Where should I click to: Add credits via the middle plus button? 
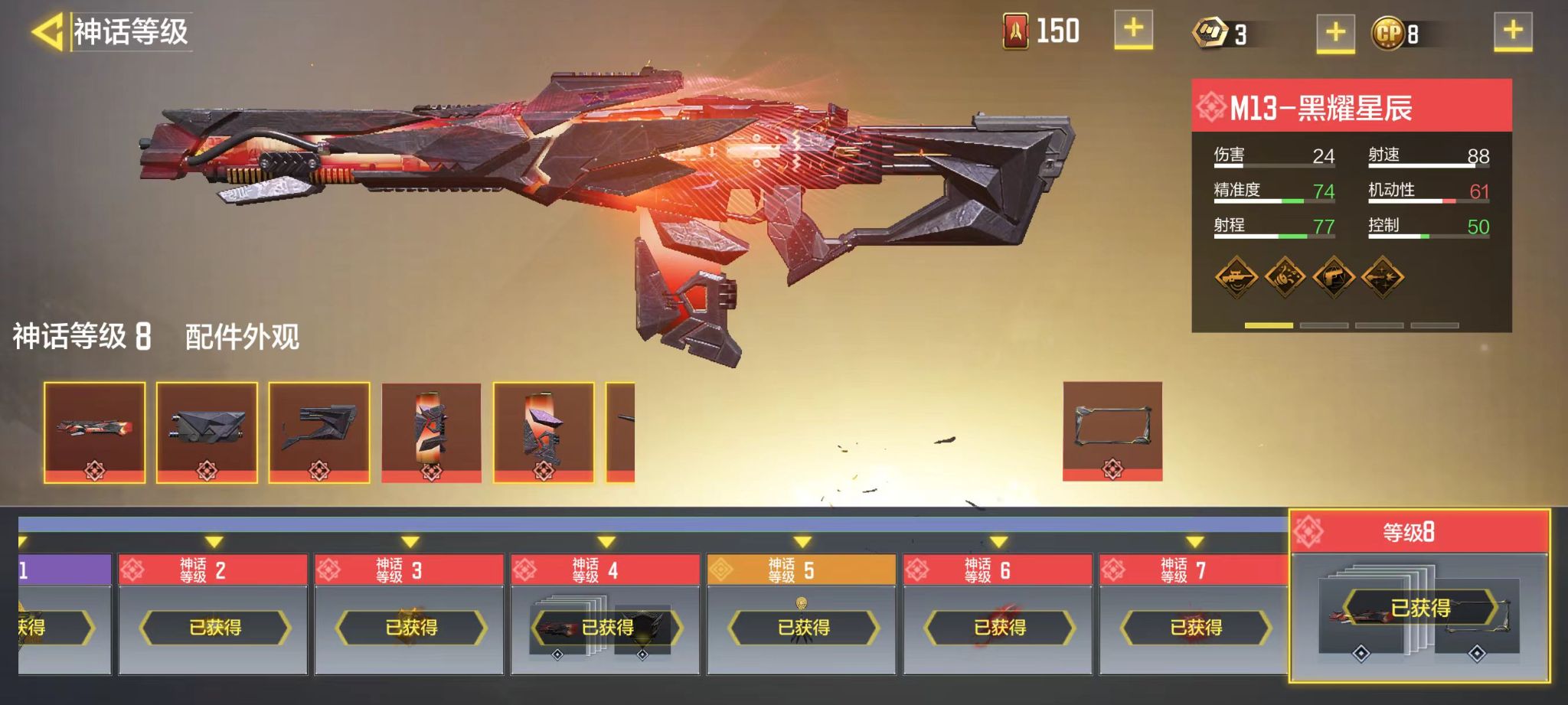(x=1335, y=33)
